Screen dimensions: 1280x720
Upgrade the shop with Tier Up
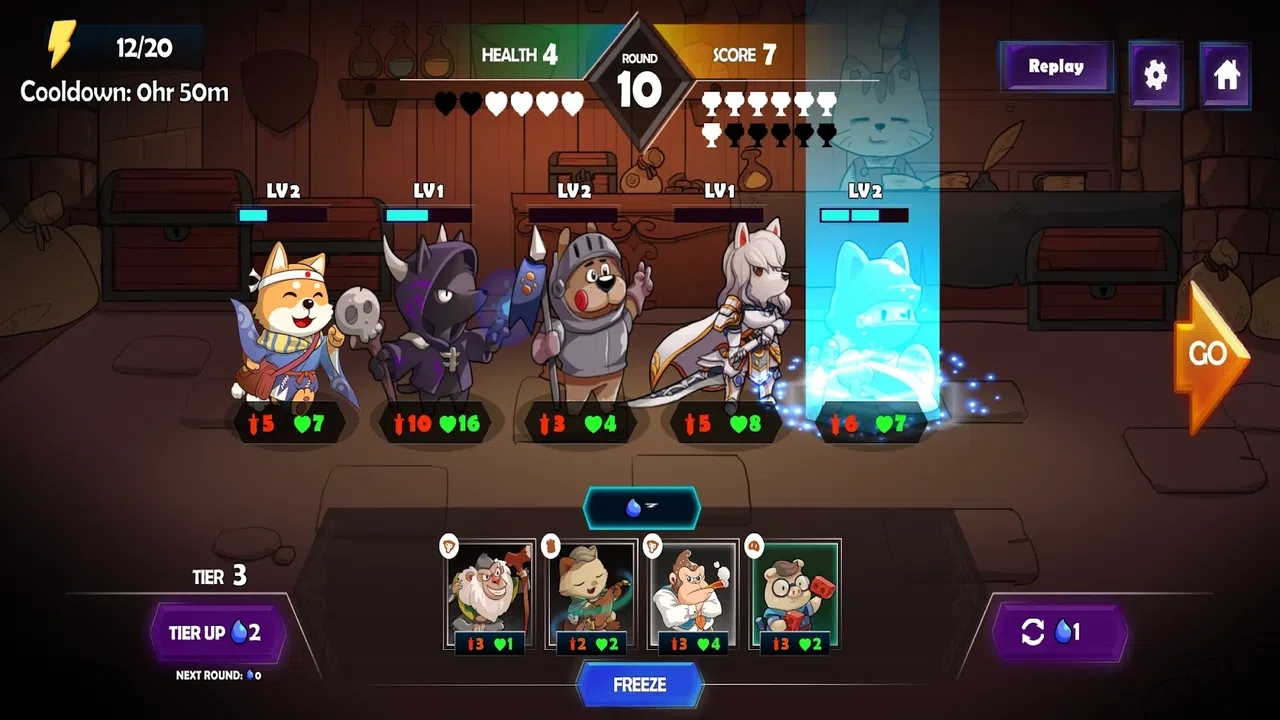pos(218,633)
